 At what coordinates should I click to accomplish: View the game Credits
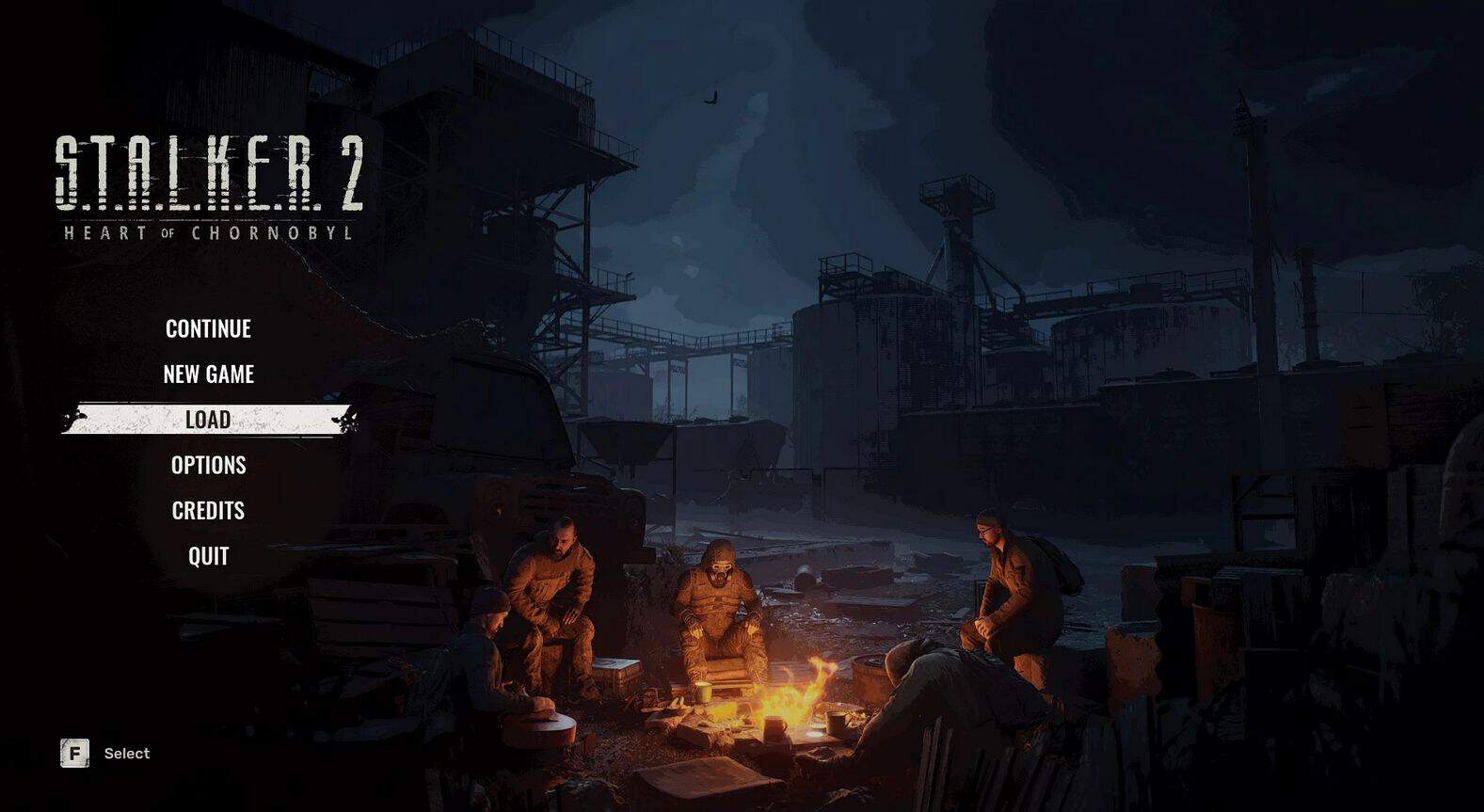pyautogui.click(x=208, y=510)
